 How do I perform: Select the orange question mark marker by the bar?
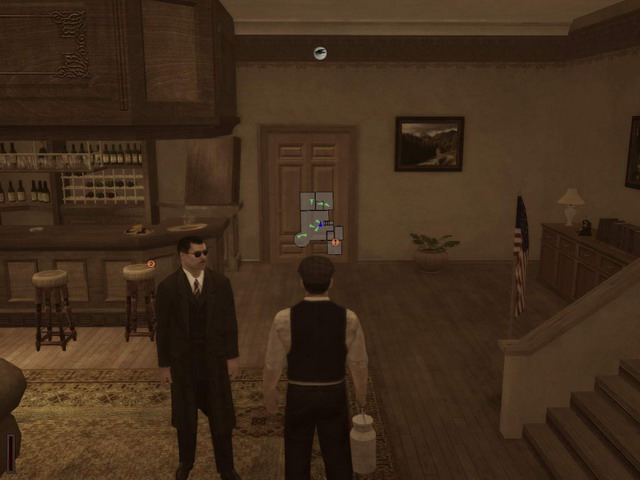151,264
